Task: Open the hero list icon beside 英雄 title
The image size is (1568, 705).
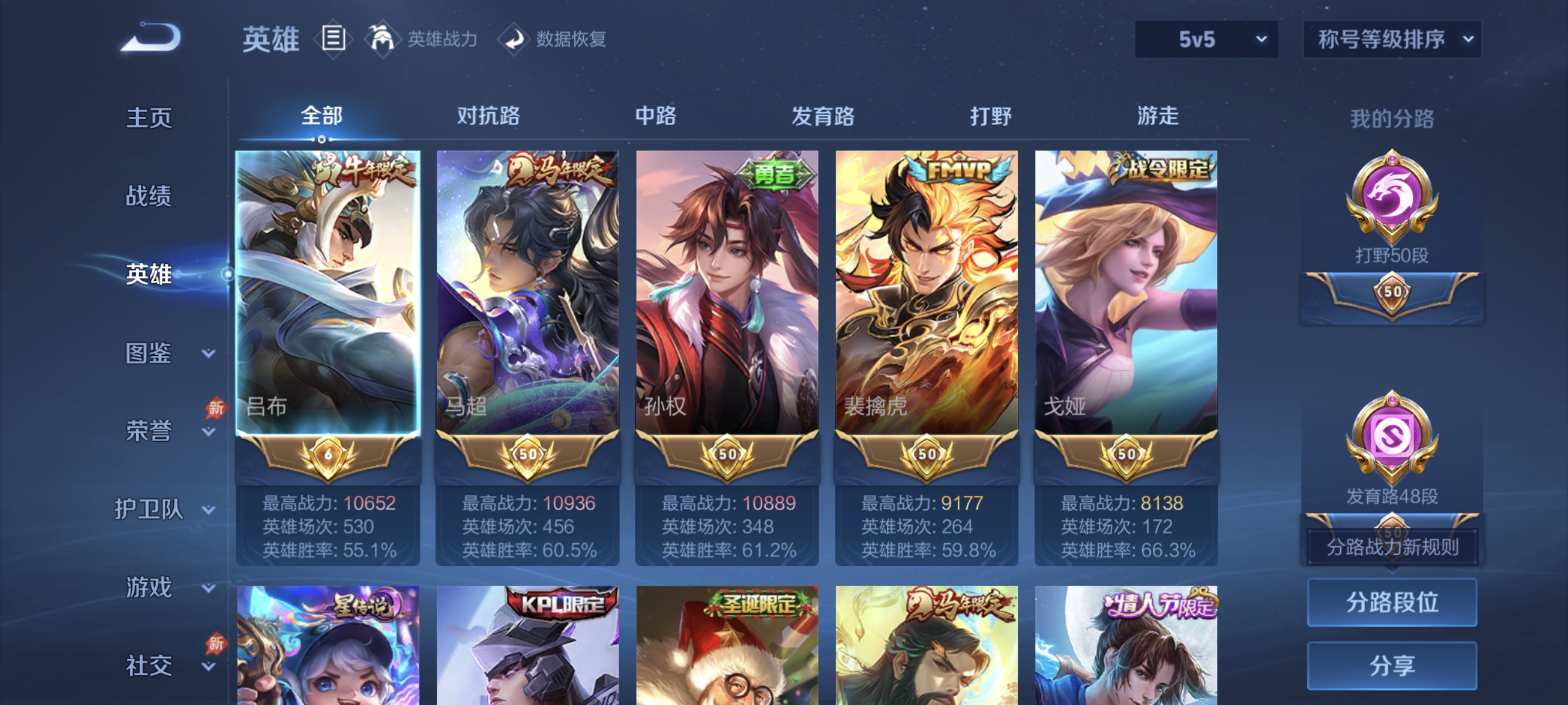Action: coord(334,39)
